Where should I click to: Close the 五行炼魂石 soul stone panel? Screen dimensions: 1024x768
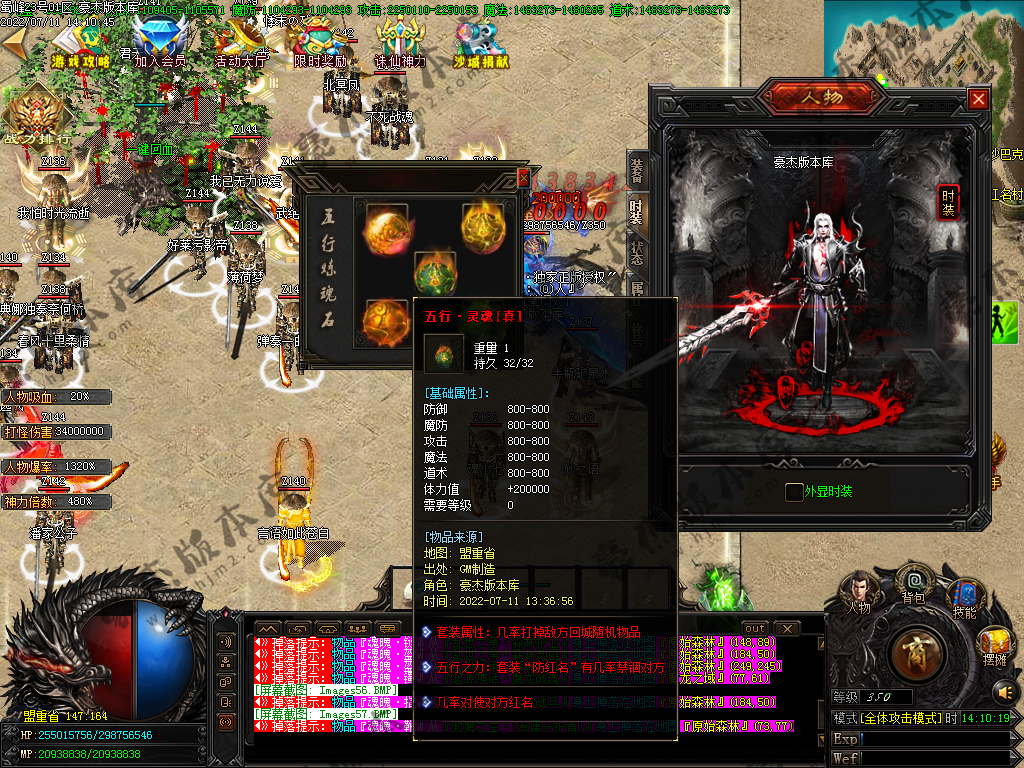(x=522, y=177)
